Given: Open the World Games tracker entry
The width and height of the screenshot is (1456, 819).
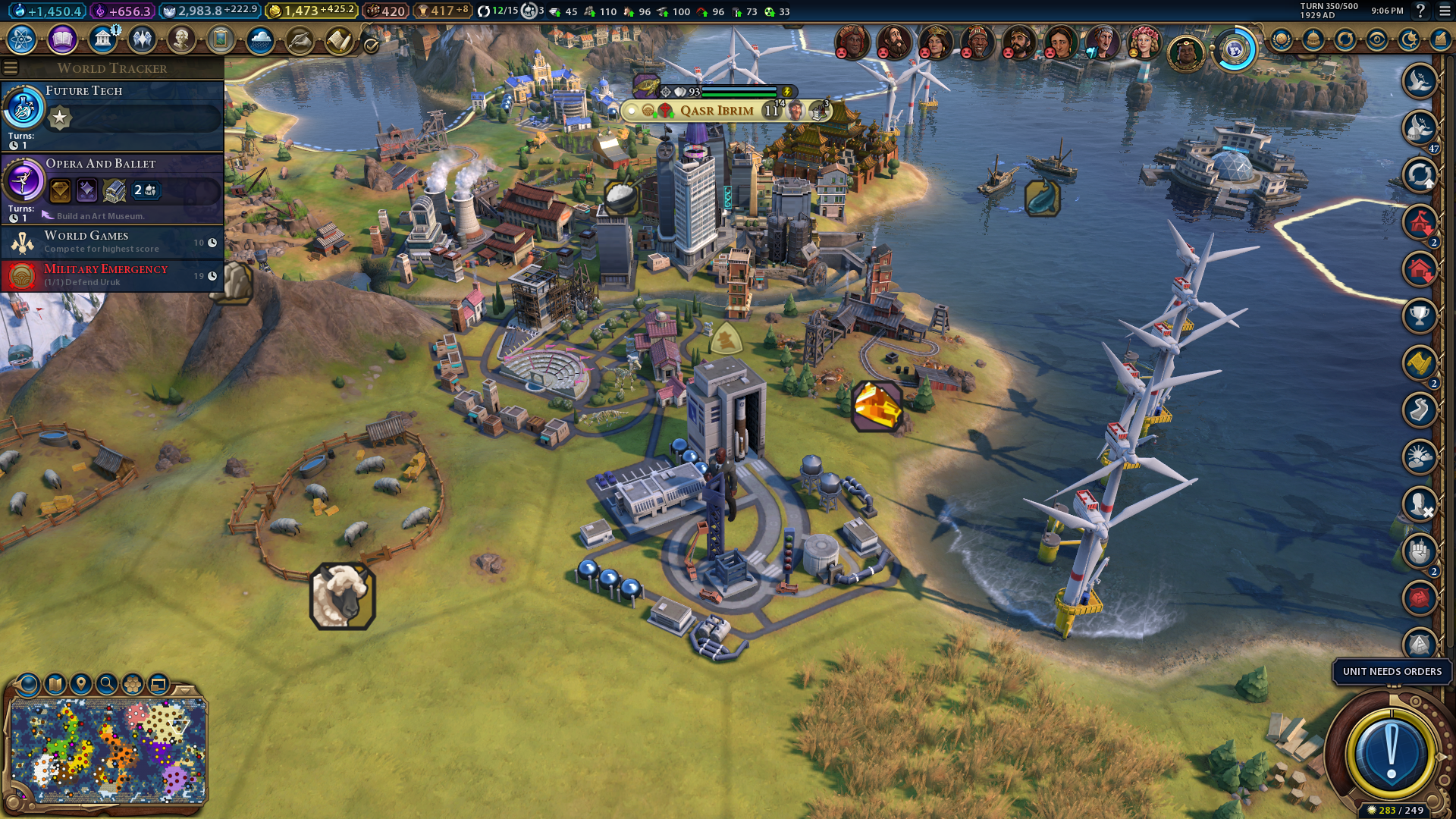Looking at the screenshot, I should coord(114,242).
